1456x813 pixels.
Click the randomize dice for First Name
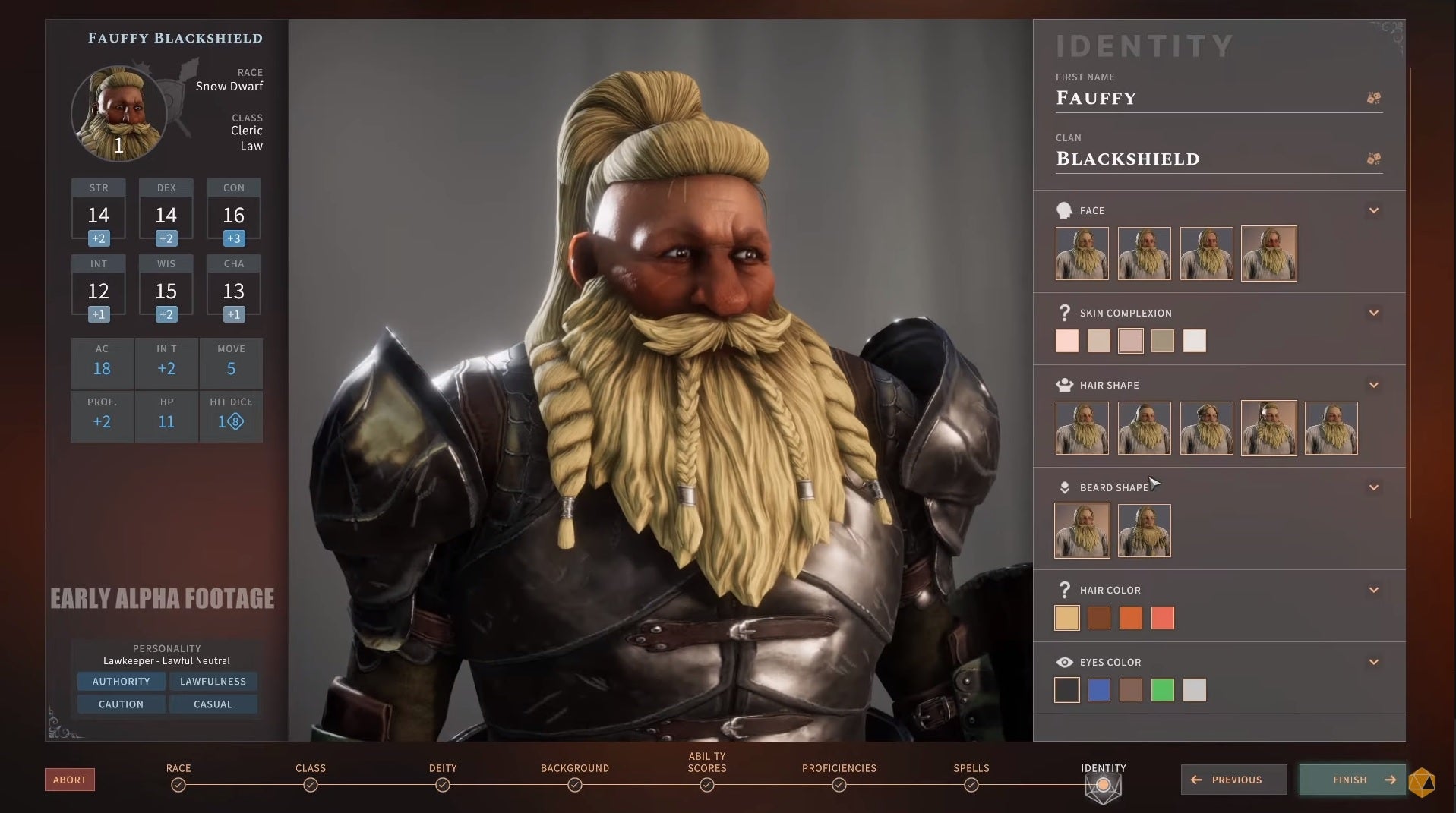tap(1372, 97)
